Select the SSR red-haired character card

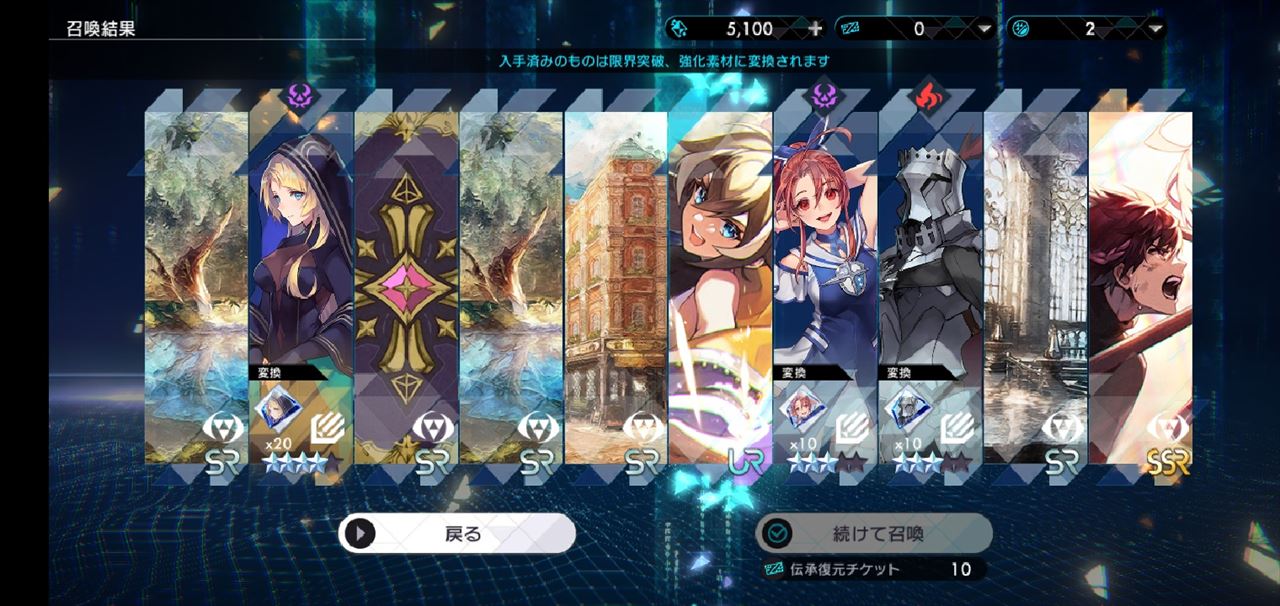(x=1140, y=280)
